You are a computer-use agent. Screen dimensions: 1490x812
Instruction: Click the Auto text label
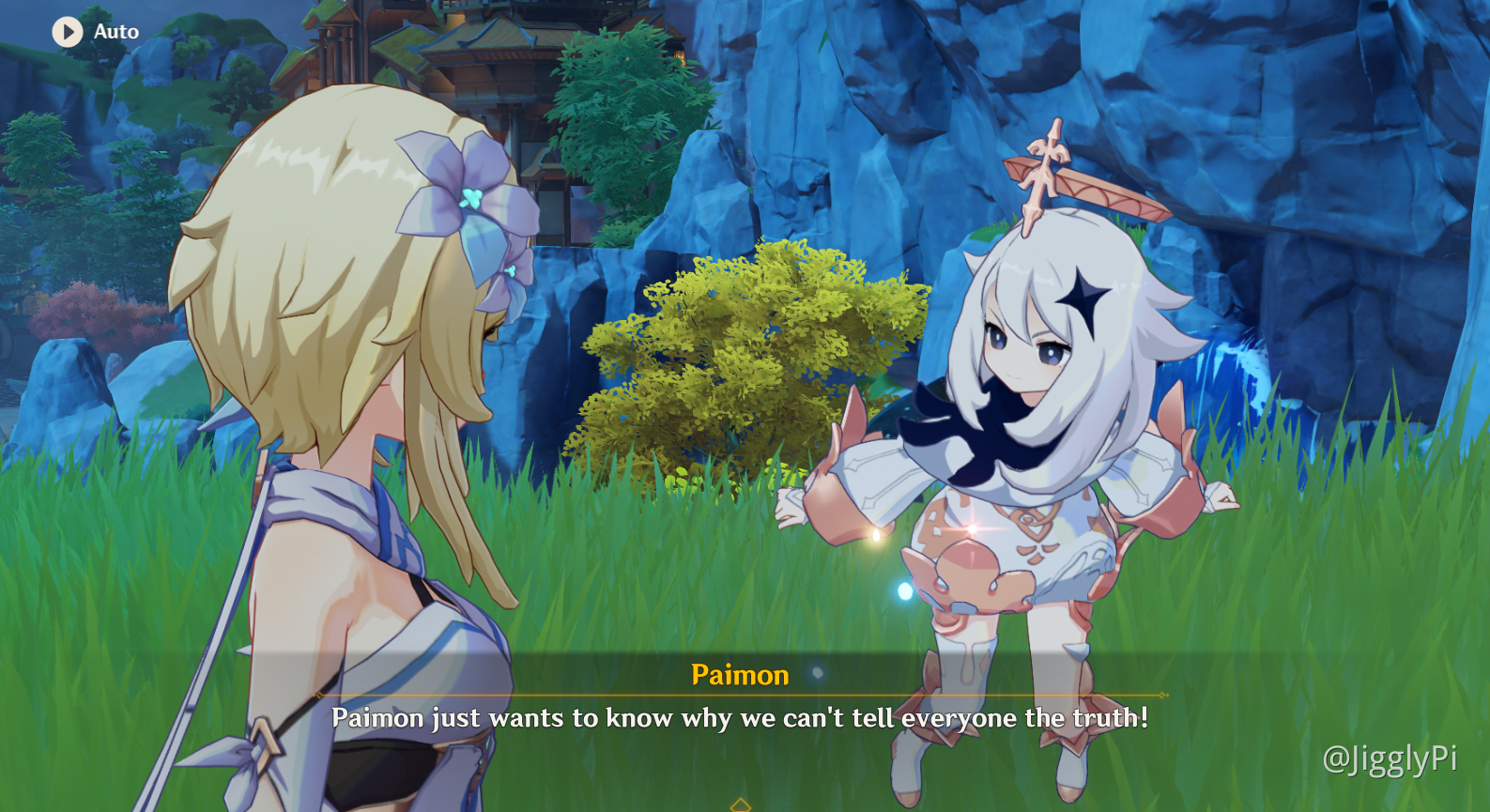click(115, 31)
